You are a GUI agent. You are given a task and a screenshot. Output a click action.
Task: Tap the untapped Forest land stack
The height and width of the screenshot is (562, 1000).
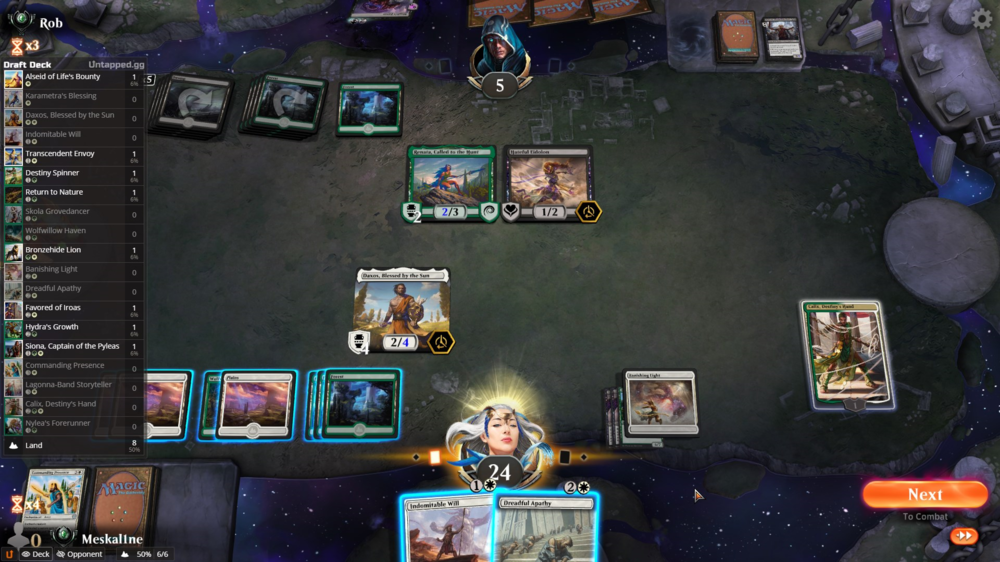(360, 404)
